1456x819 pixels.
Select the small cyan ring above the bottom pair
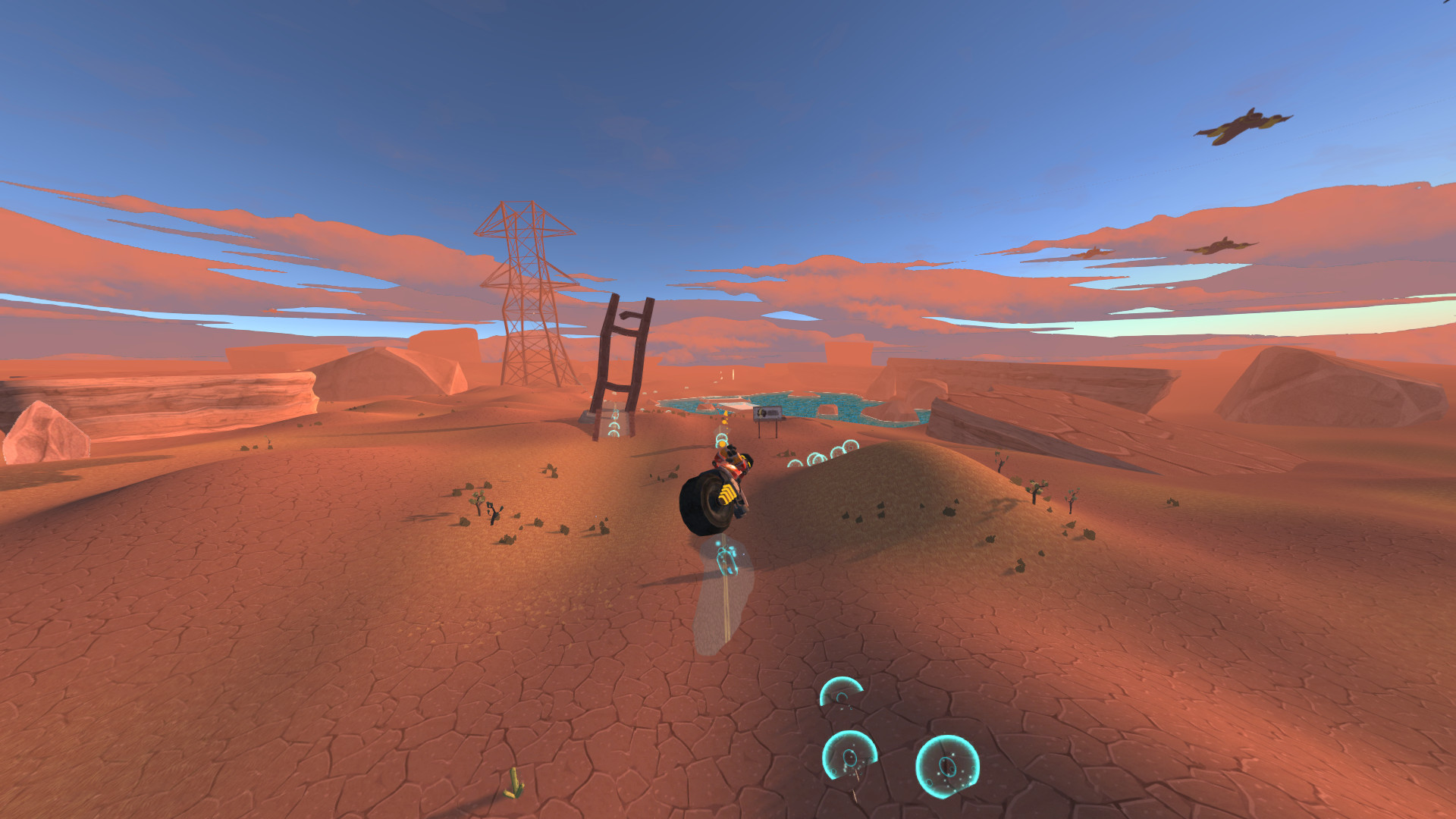pyautogui.click(x=840, y=691)
